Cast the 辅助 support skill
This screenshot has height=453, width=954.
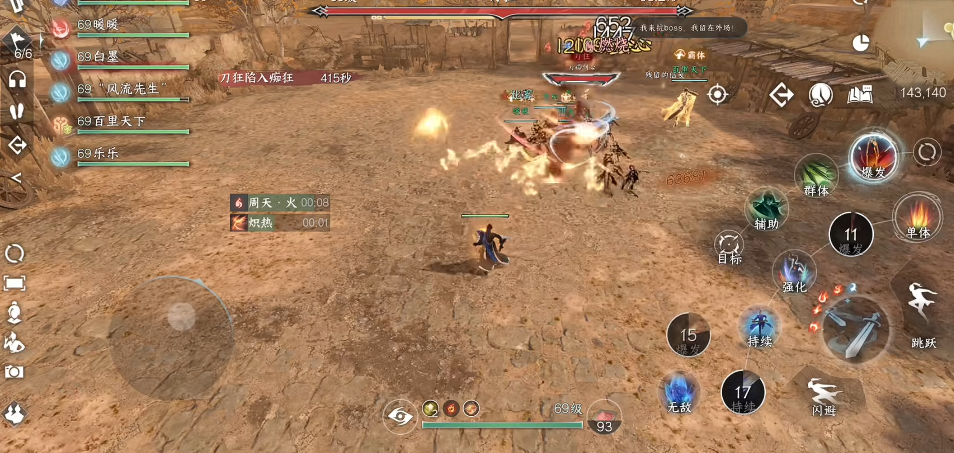767,209
